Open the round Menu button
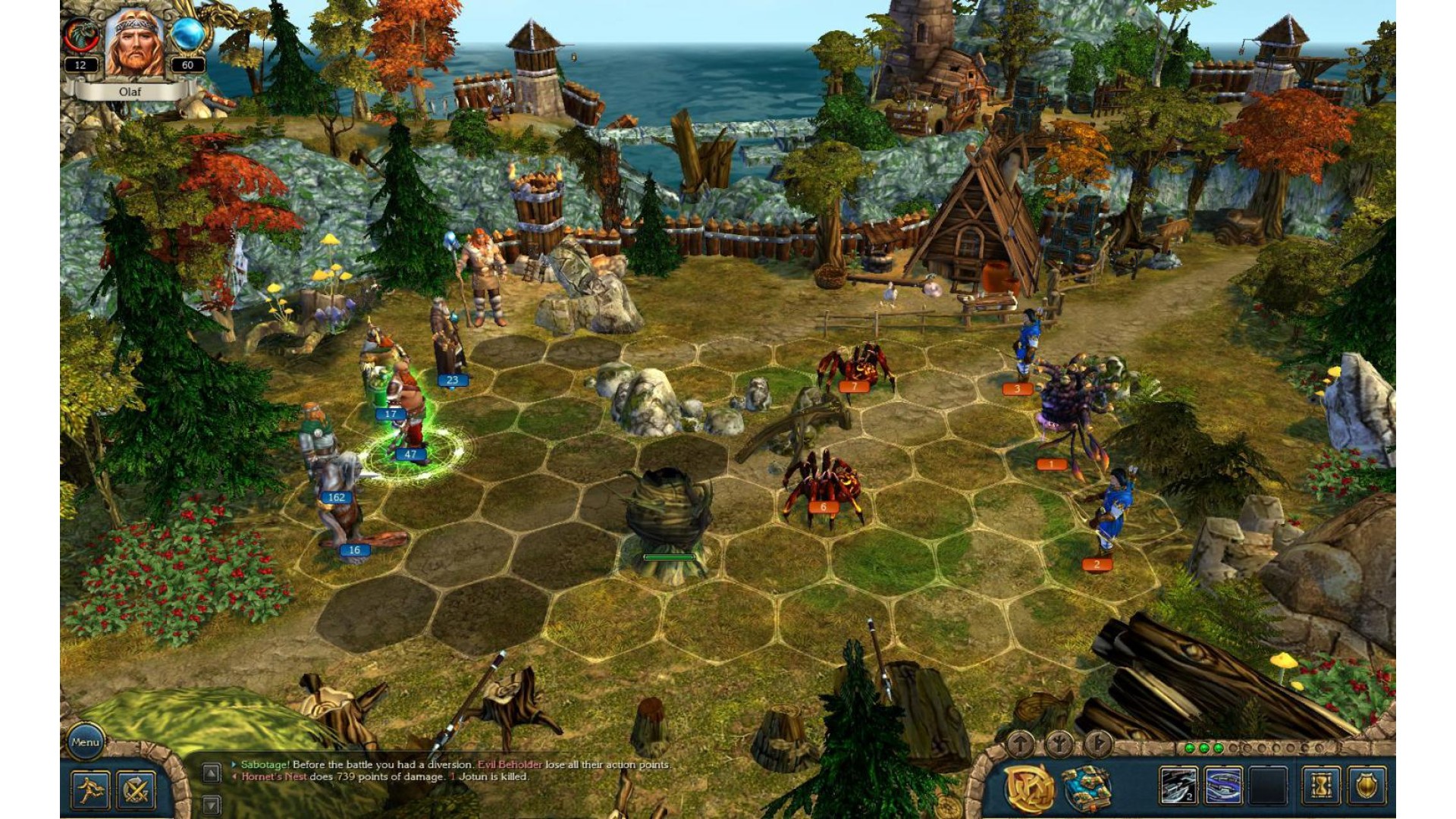 pos(85,742)
